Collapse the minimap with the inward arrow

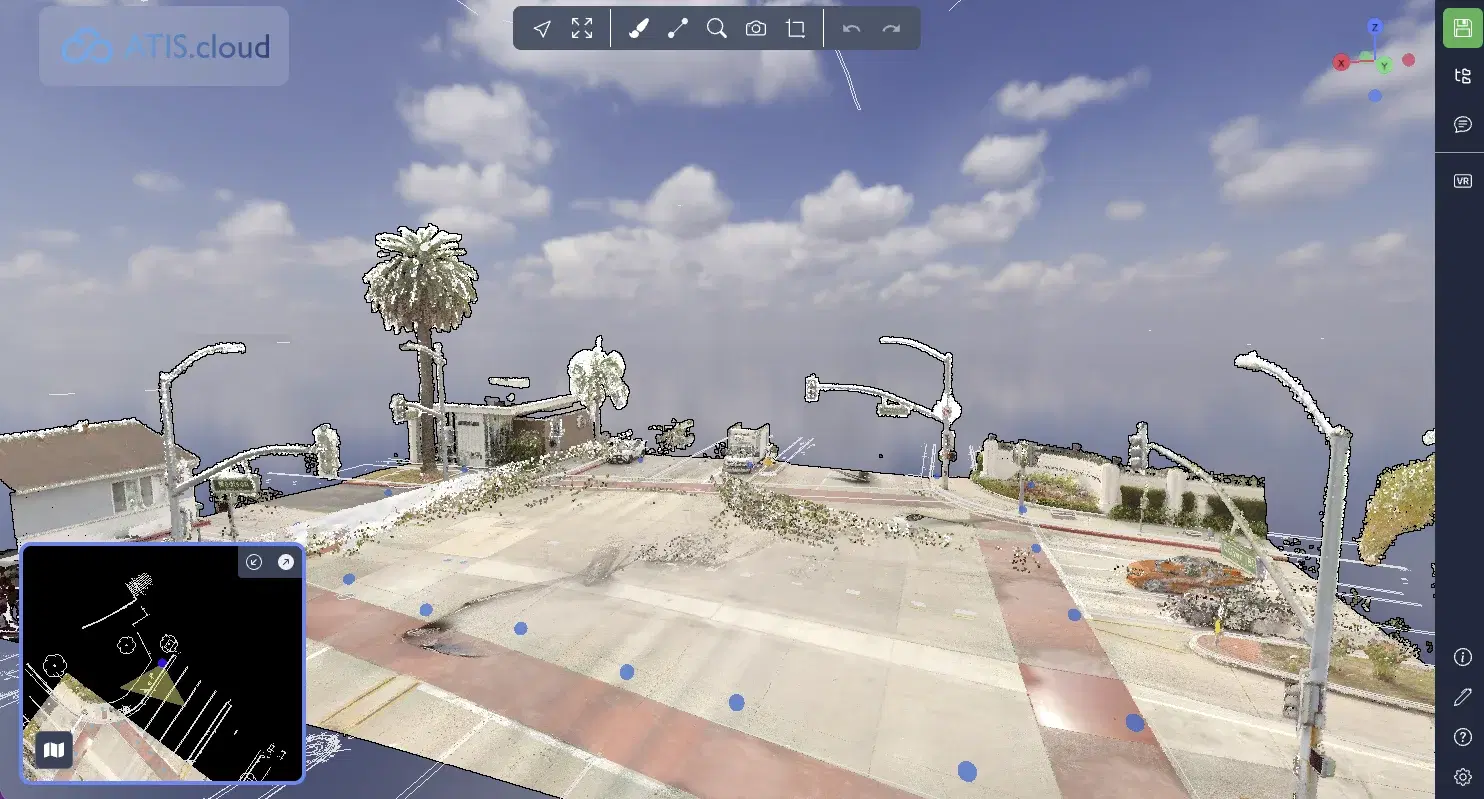(253, 562)
